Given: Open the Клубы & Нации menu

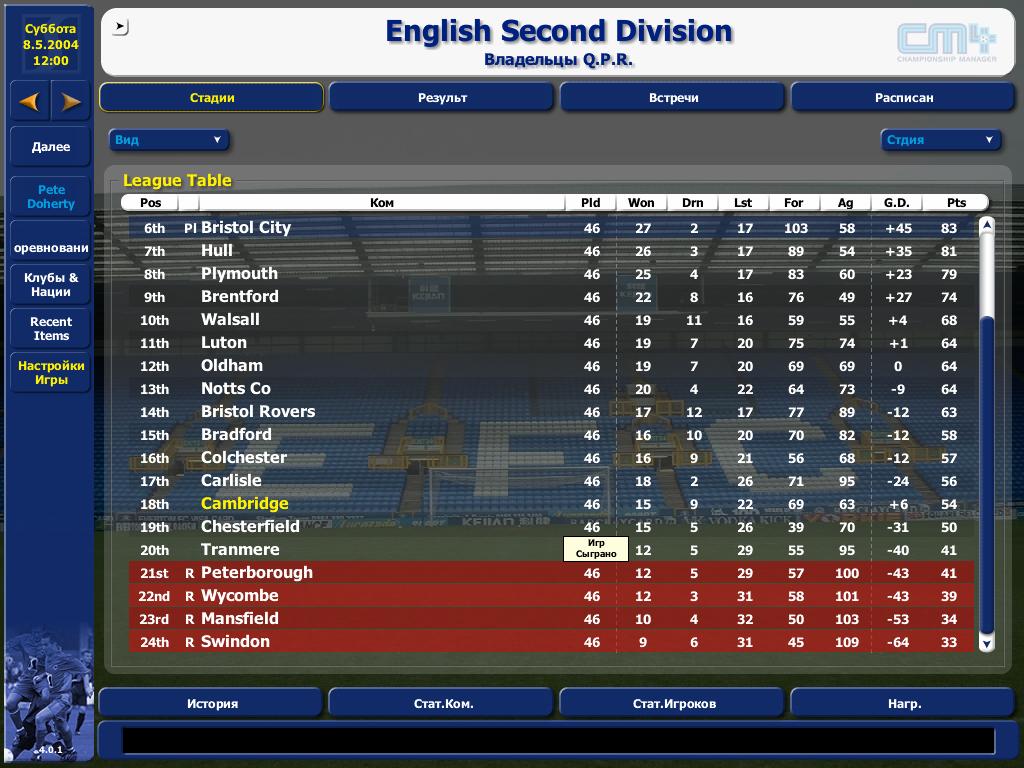Looking at the screenshot, I should click(51, 285).
